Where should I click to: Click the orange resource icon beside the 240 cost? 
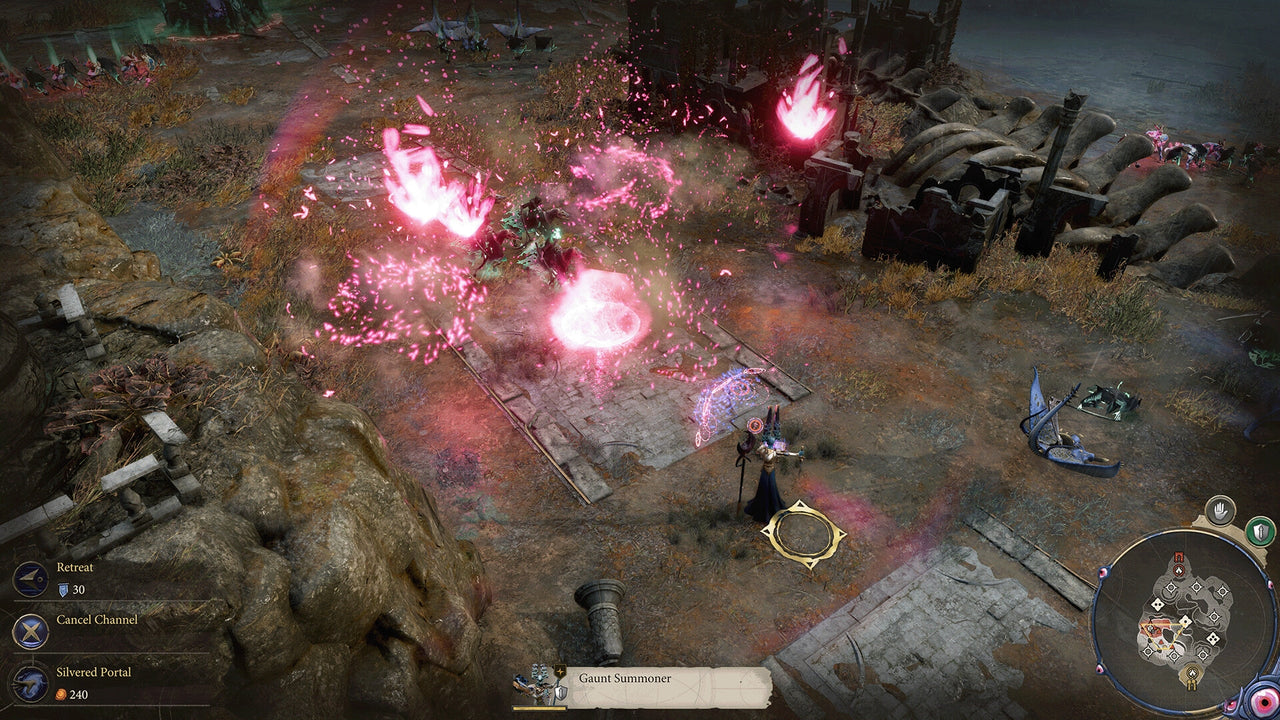[63, 694]
